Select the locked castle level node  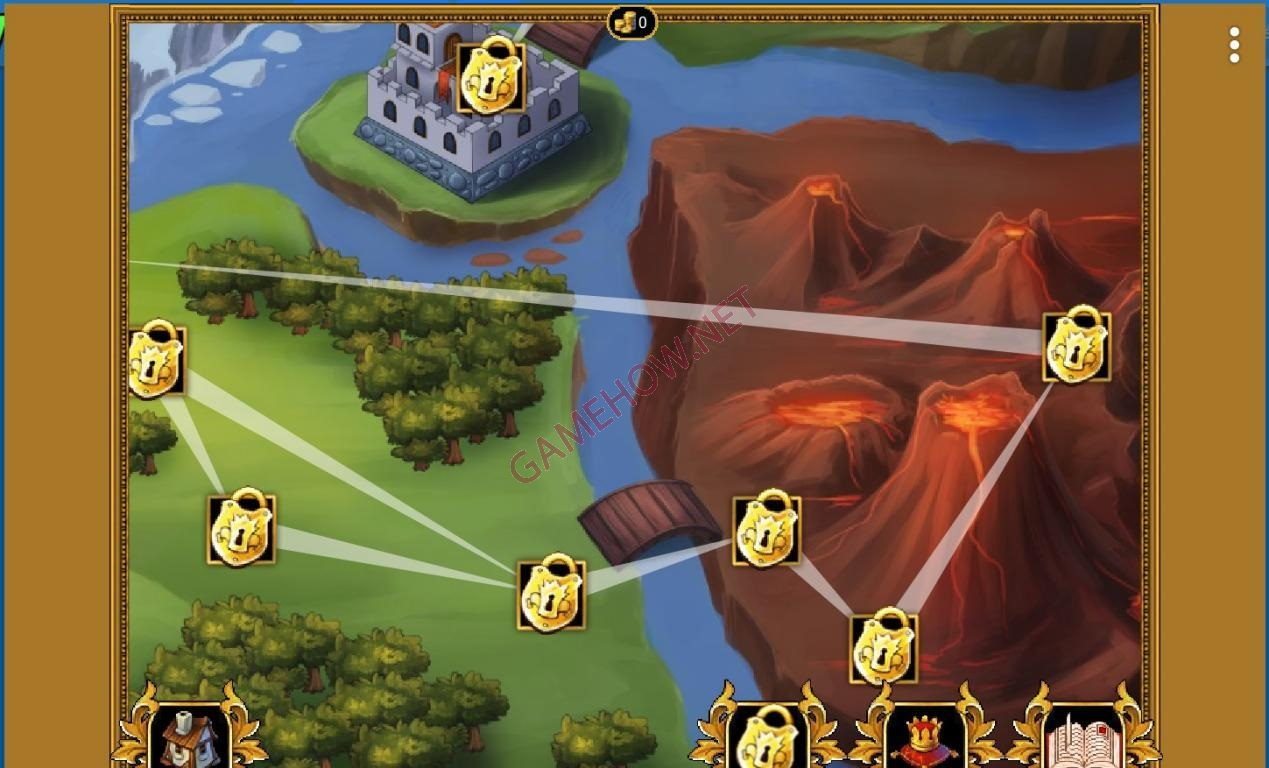click(491, 78)
